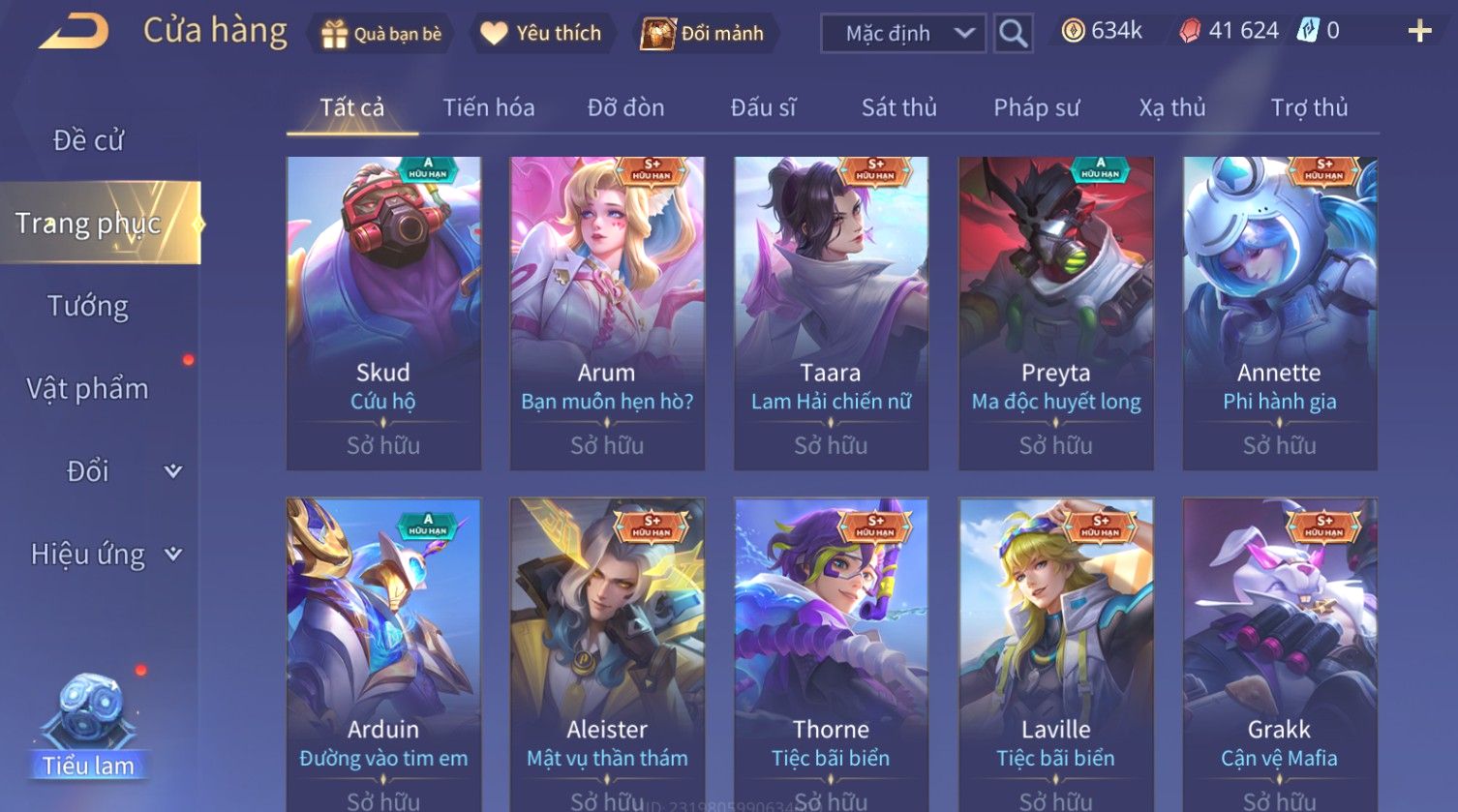Go to the Vật phẩm section

pyautogui.click(x=88, y=389)
